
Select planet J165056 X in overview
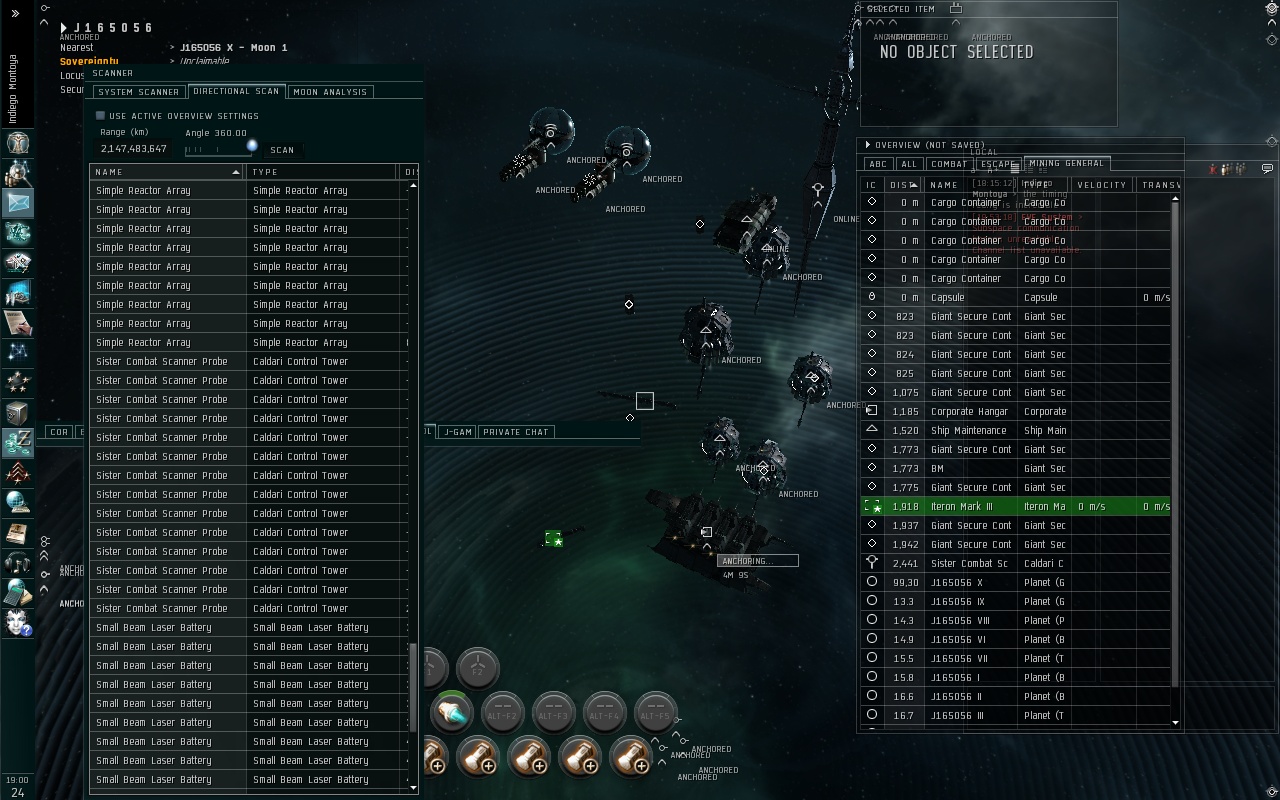pyautogui.click(x=956, y=583)
